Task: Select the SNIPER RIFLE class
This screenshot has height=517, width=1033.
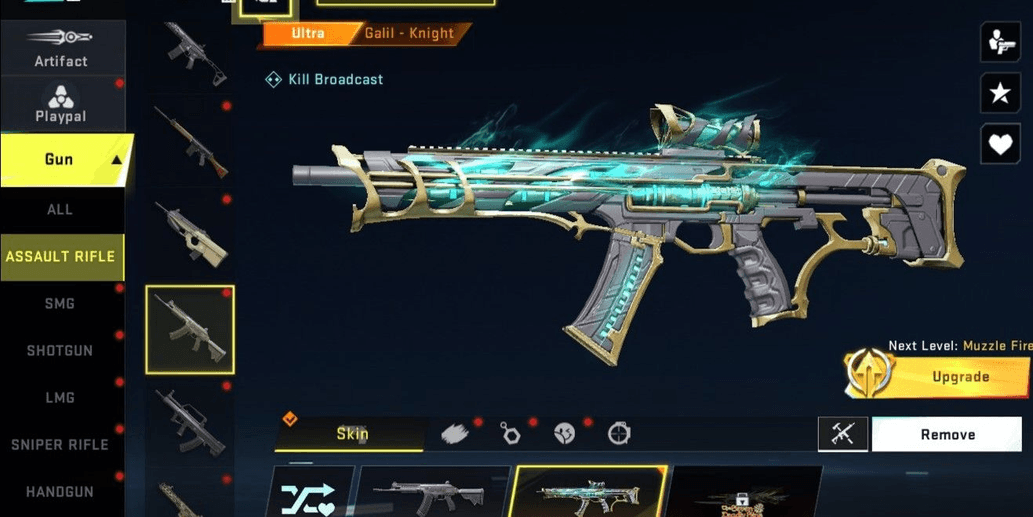Action: pos(60,445)
